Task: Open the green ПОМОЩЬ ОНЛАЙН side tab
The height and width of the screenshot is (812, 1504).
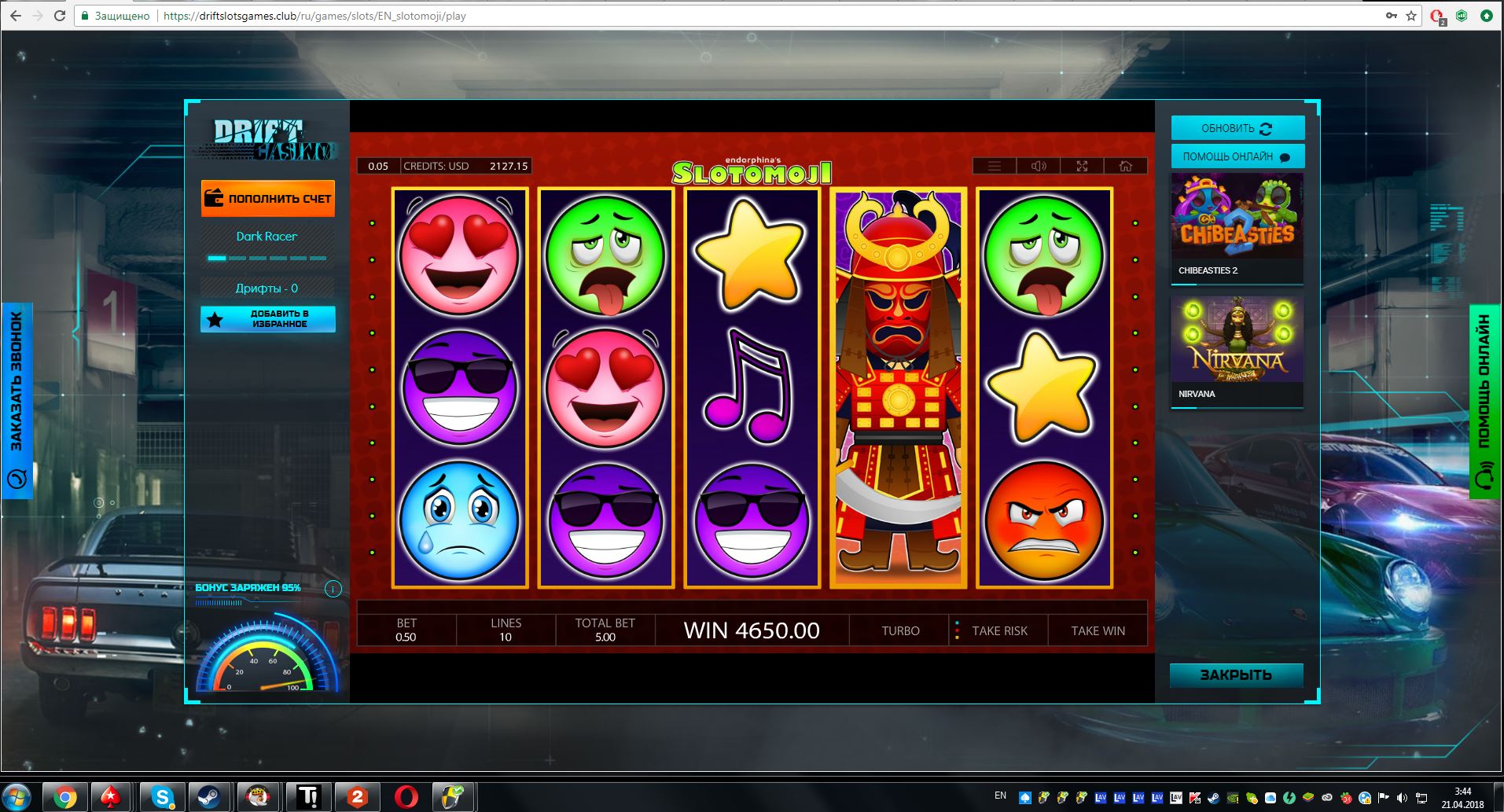Action: [x=1484, y=401]
